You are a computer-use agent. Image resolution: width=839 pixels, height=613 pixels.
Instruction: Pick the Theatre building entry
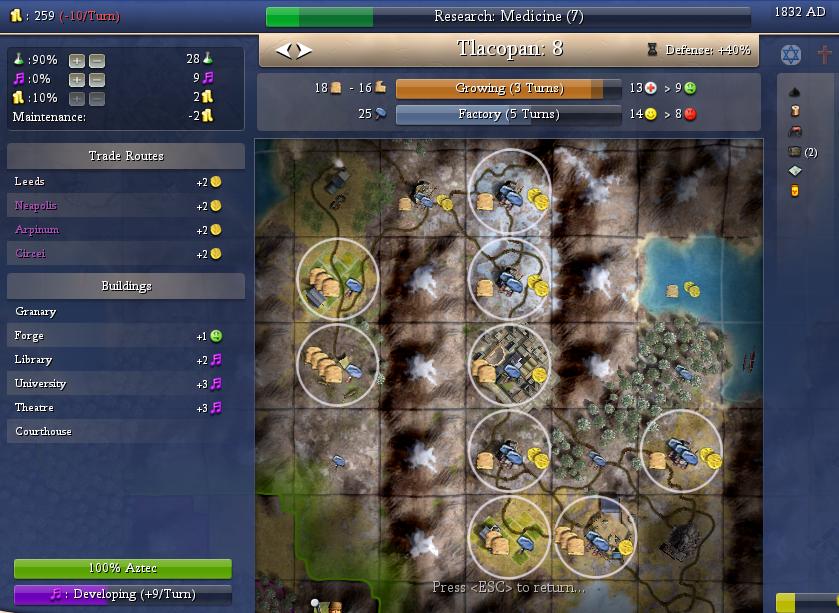(34, 408)
